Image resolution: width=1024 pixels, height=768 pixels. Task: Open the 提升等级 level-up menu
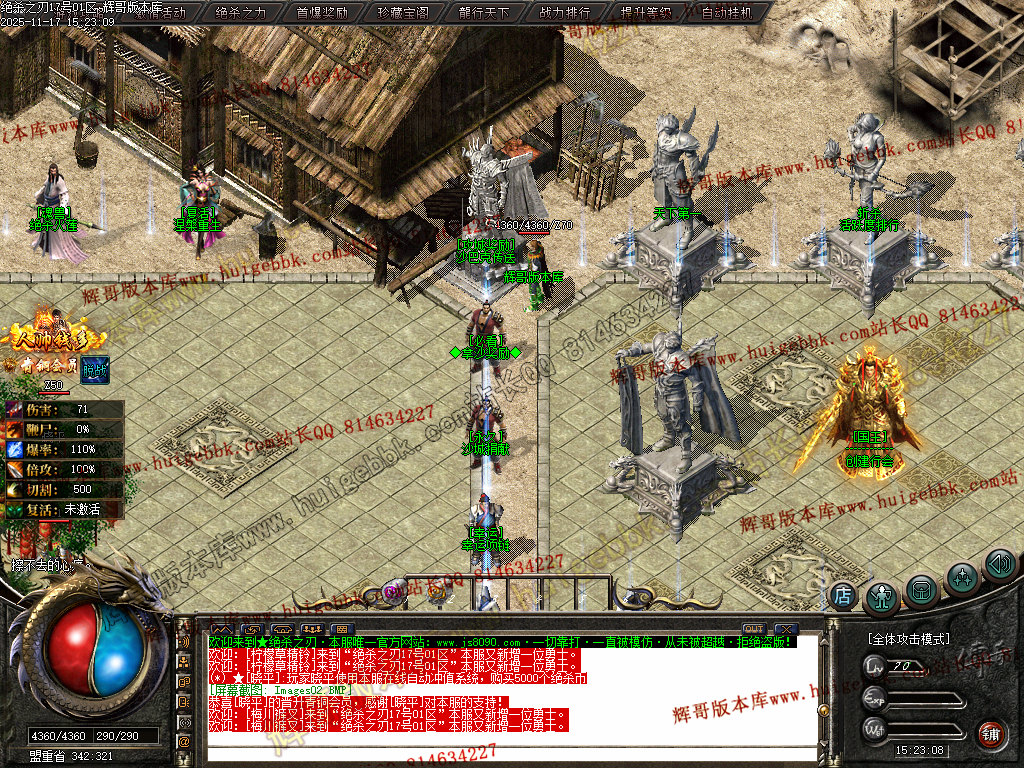646,13
